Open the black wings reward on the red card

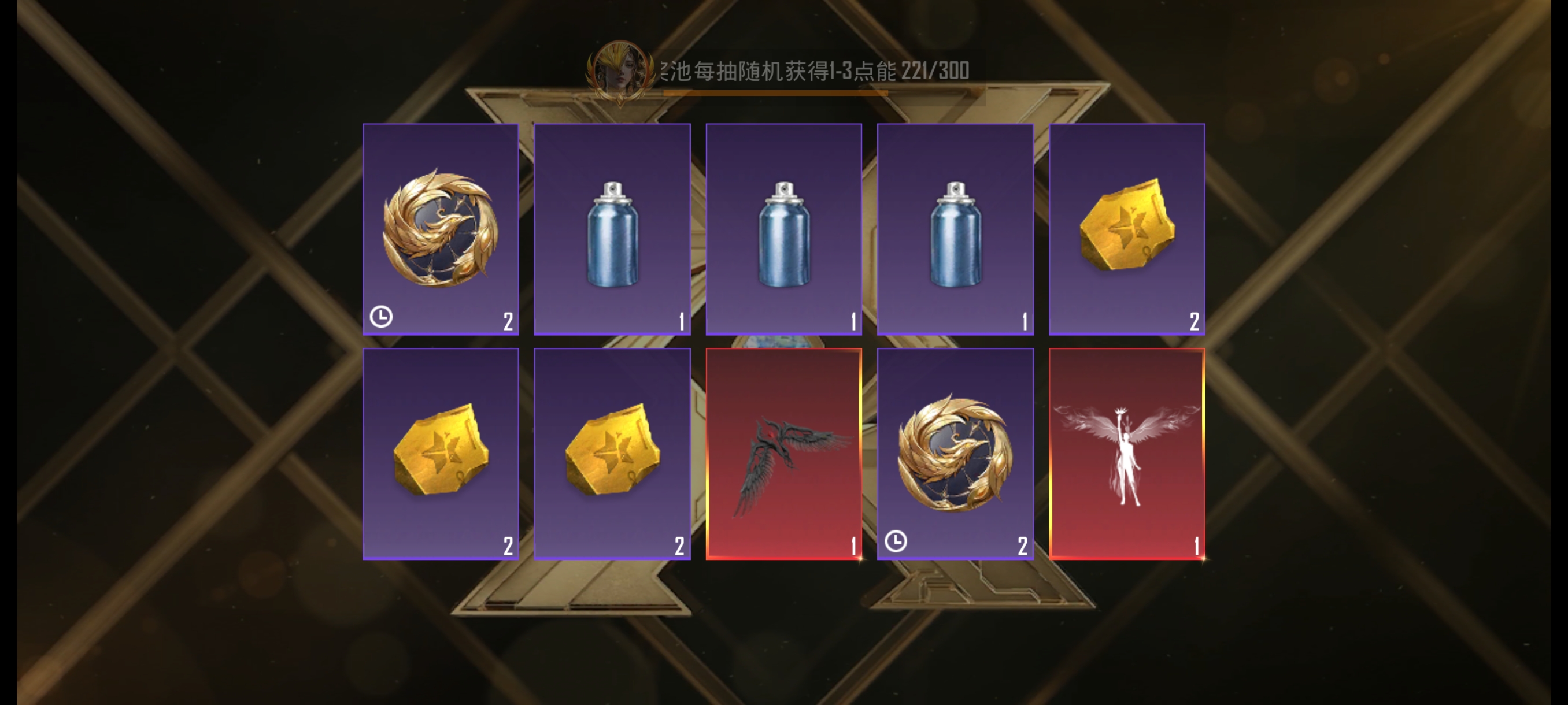point(783,462)
